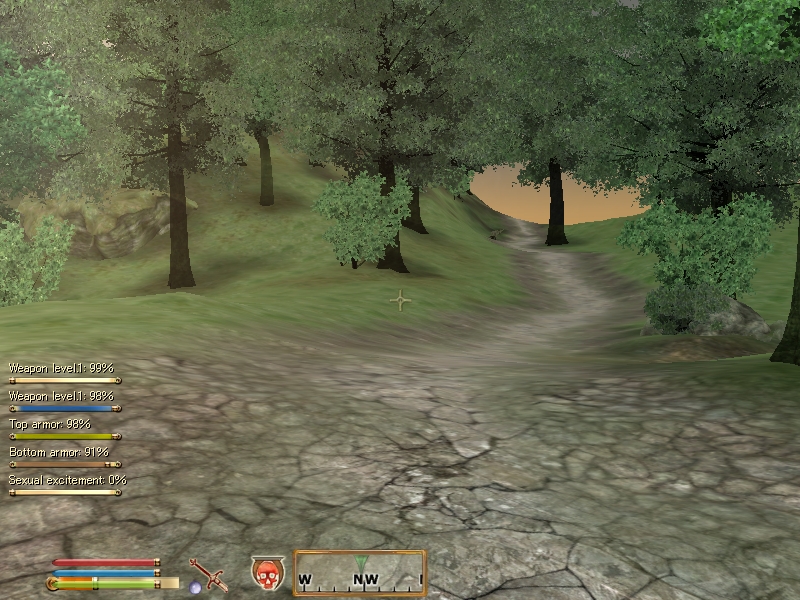This screenshot has width=800, height=600.
Task: Click the small purple spell orb icon
Action: [195, 587]
